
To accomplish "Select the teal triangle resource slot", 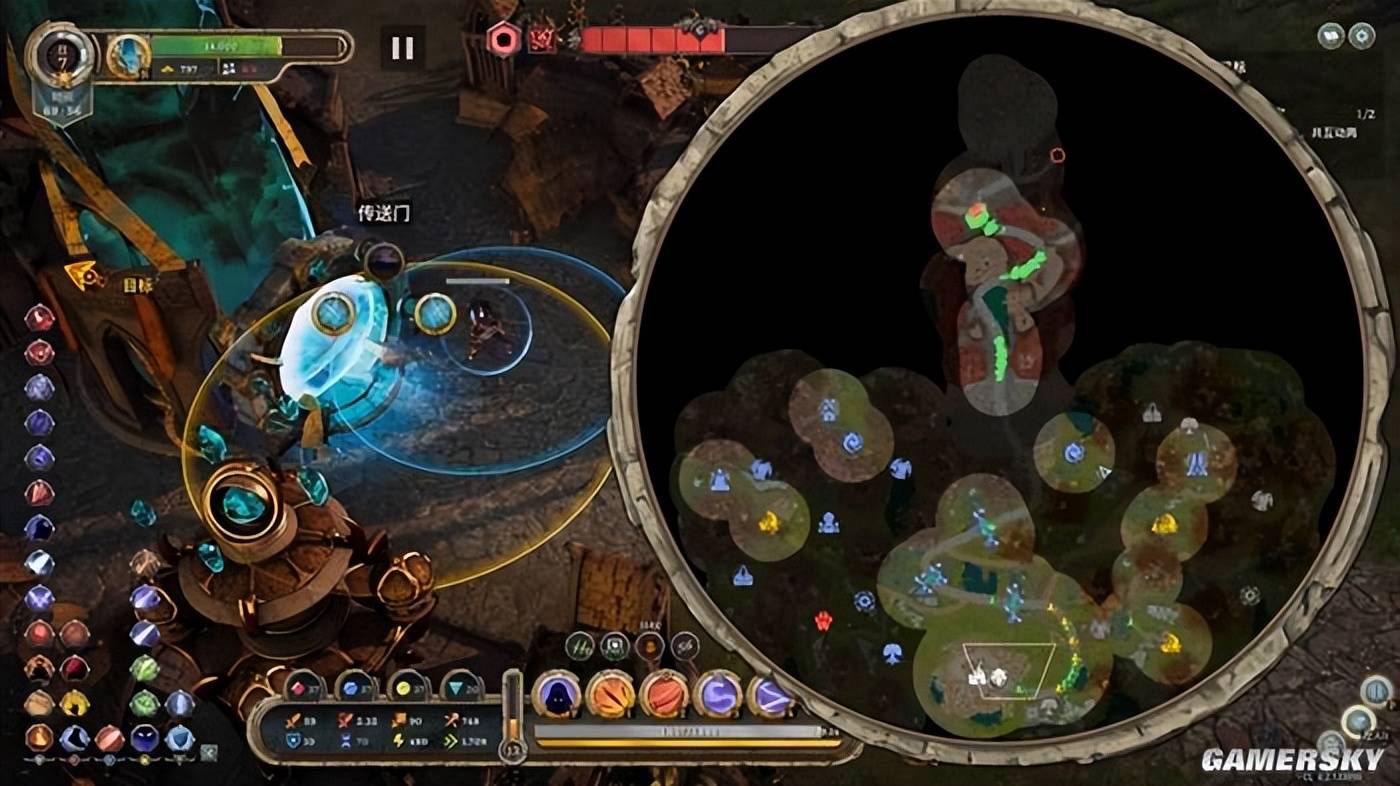I will 461,687.
